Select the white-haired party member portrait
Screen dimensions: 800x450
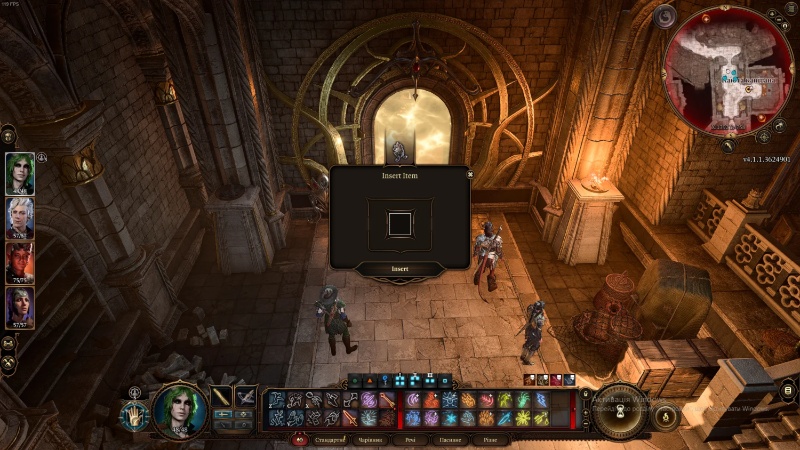tap(20, 218)
